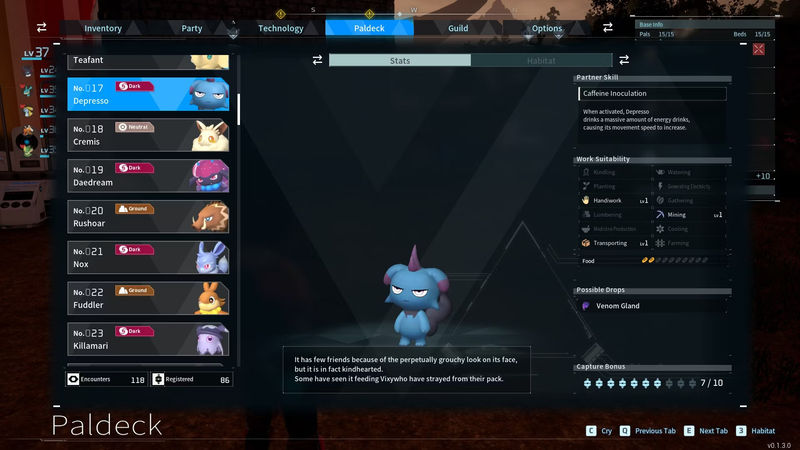Open the Technology tab
This screenshot has height=450, width=800.
click(x=281, y=28)
